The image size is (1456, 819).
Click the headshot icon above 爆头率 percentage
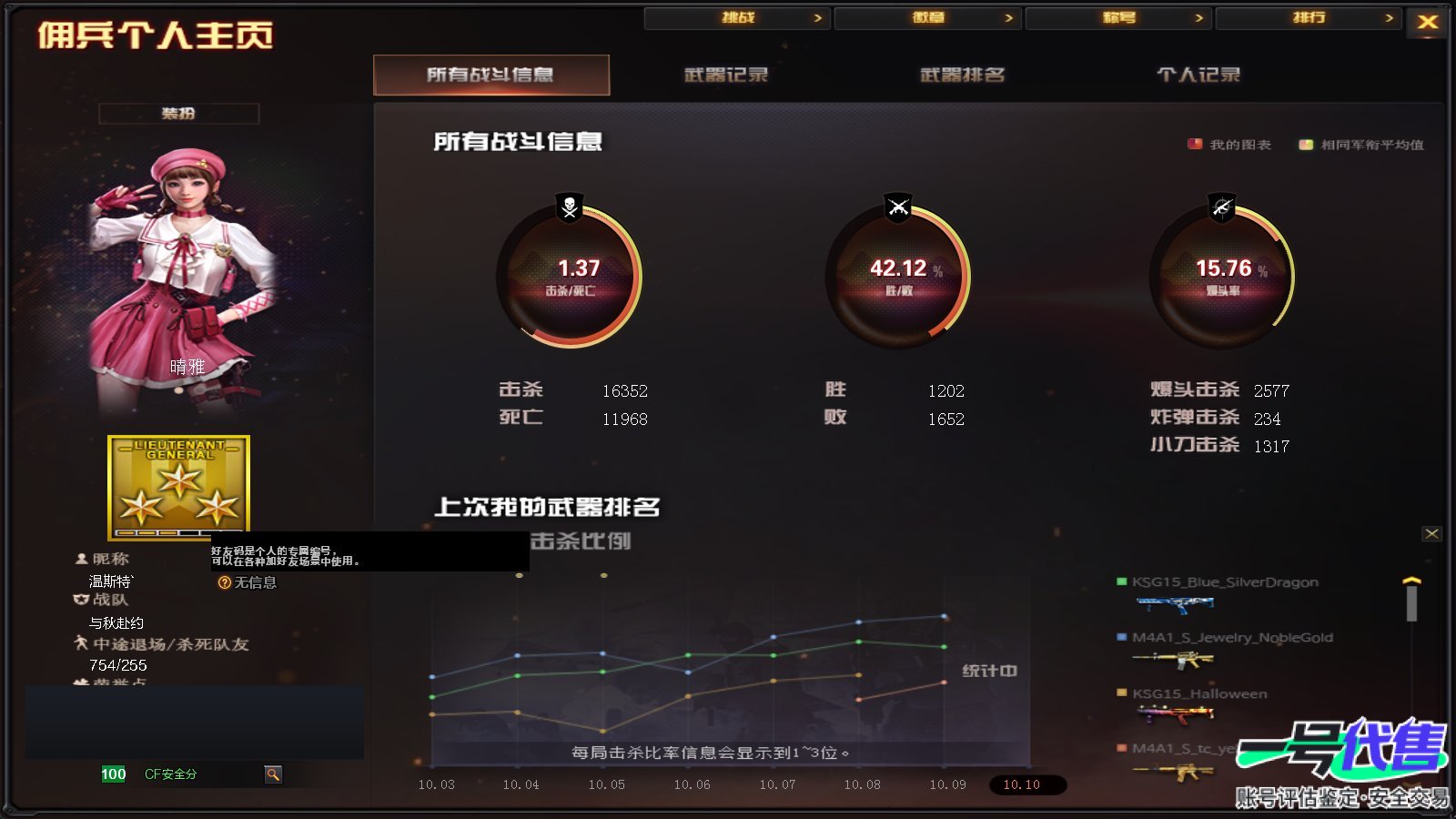[1220, 209]
